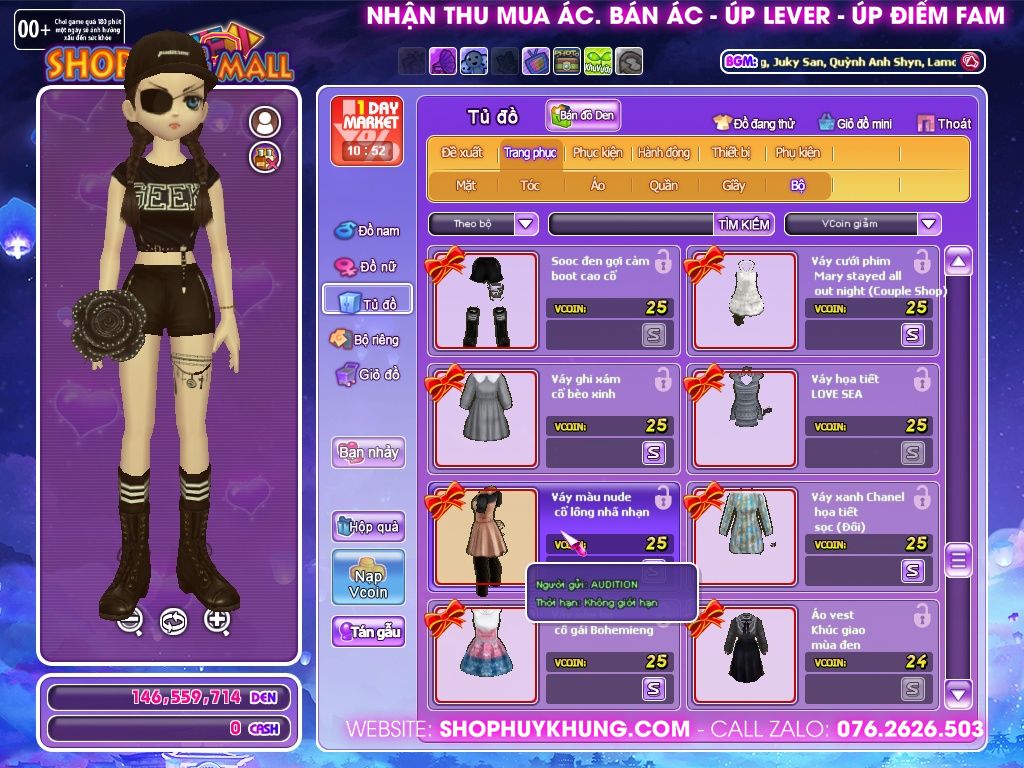Open the Hộp quà gift box

[368, 527]
